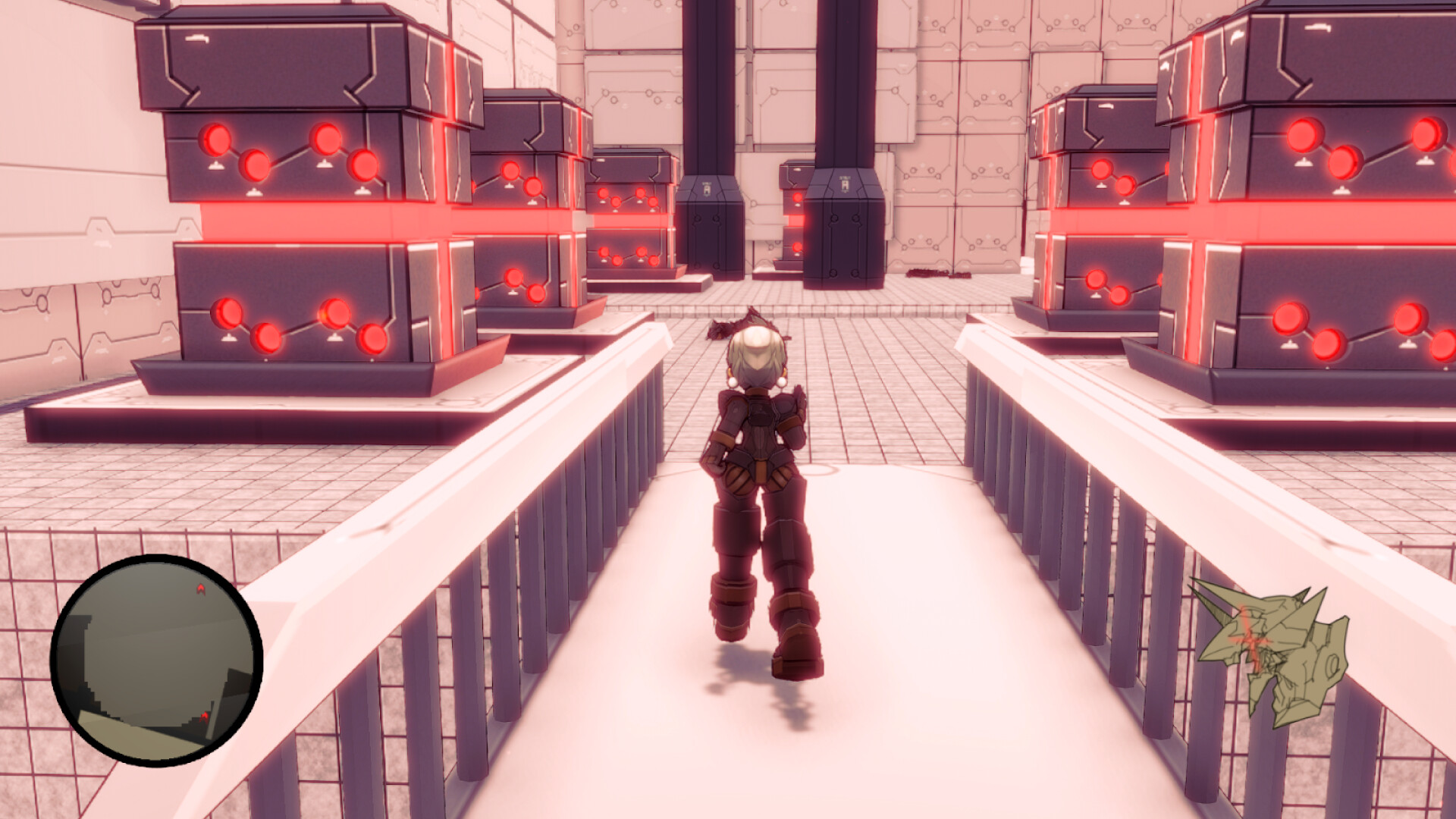
Task: Click the red arrow marker near the minimap bottom
Action: click(x=205, y=717)
